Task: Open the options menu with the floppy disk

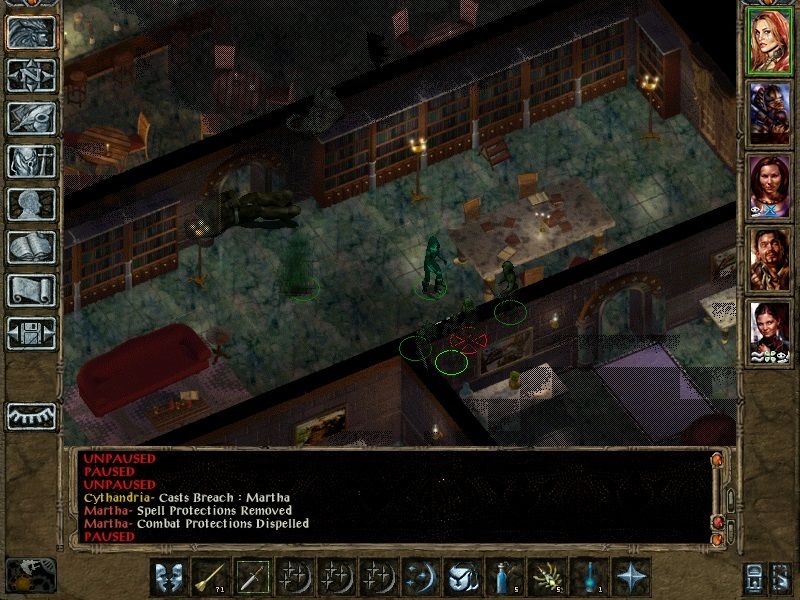Action: [x=31, y=333]
